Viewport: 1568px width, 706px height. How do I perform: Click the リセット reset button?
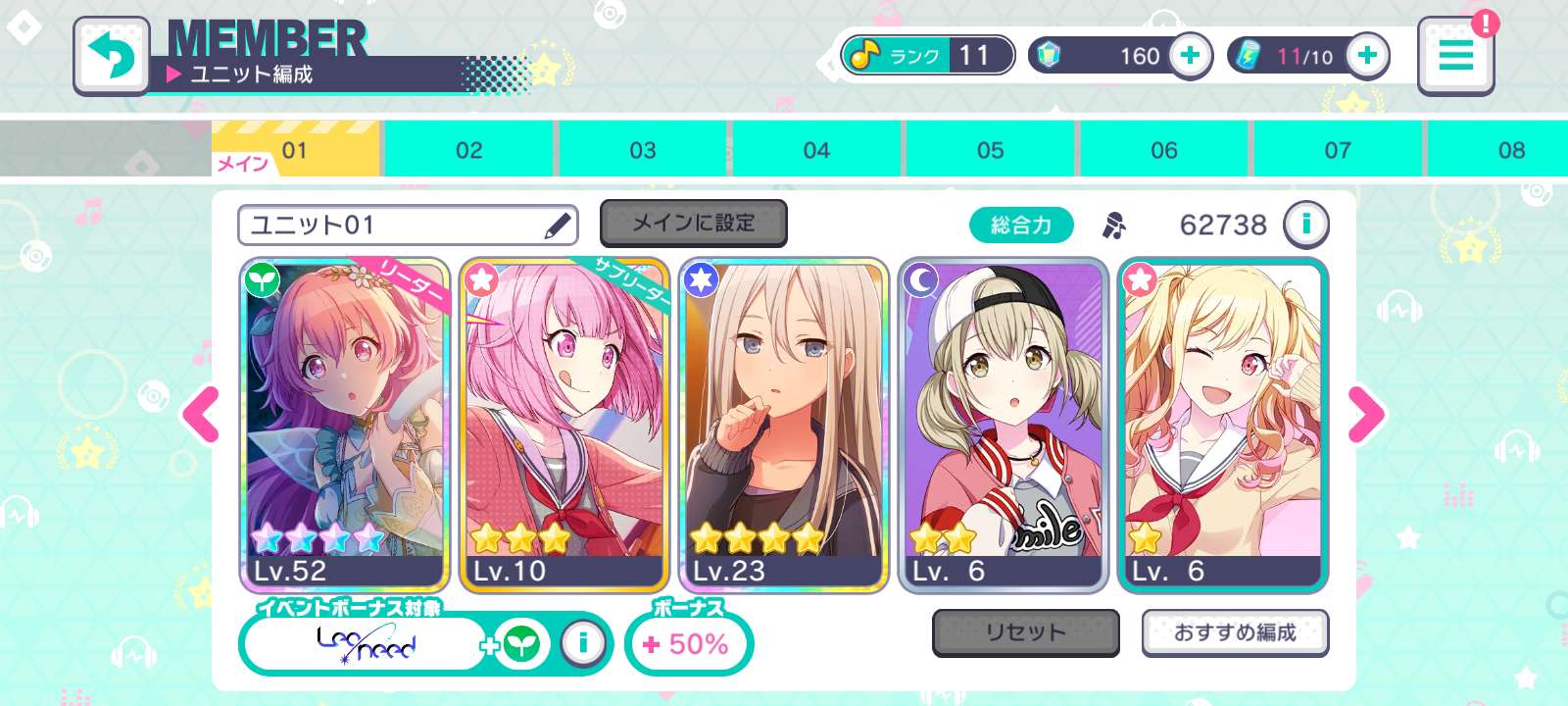click(x=1025, y=632)
